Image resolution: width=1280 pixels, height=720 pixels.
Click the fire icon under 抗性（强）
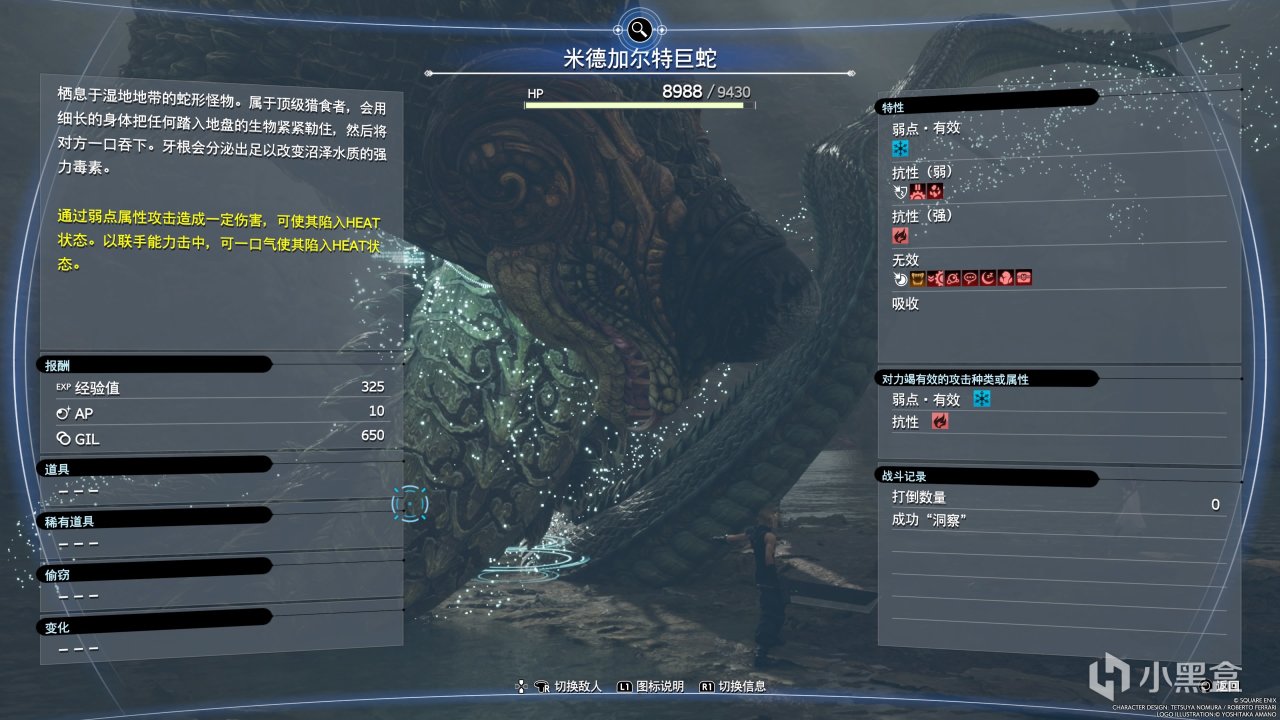901,234
